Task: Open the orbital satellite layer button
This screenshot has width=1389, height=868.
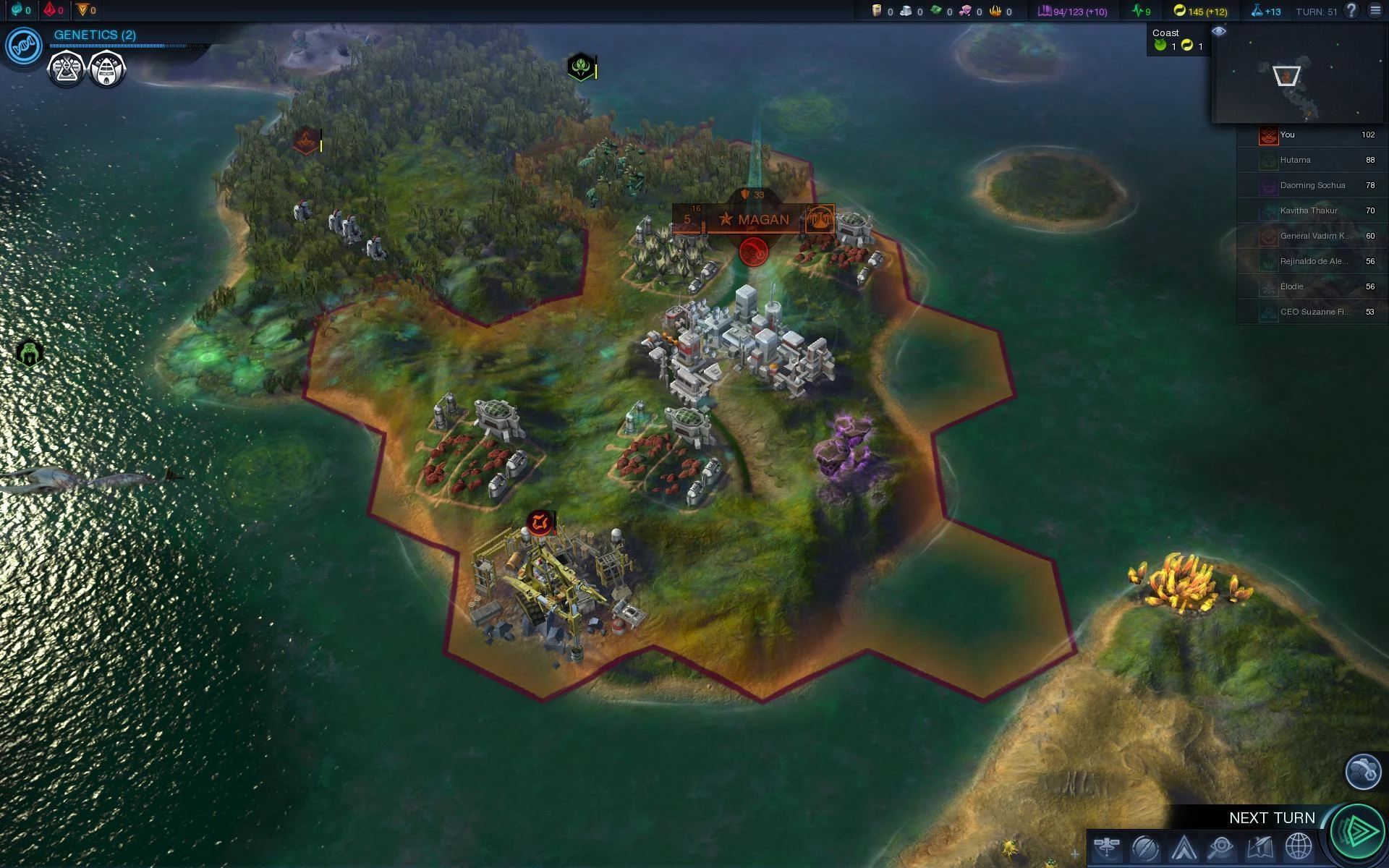Action: [1107, 846]
